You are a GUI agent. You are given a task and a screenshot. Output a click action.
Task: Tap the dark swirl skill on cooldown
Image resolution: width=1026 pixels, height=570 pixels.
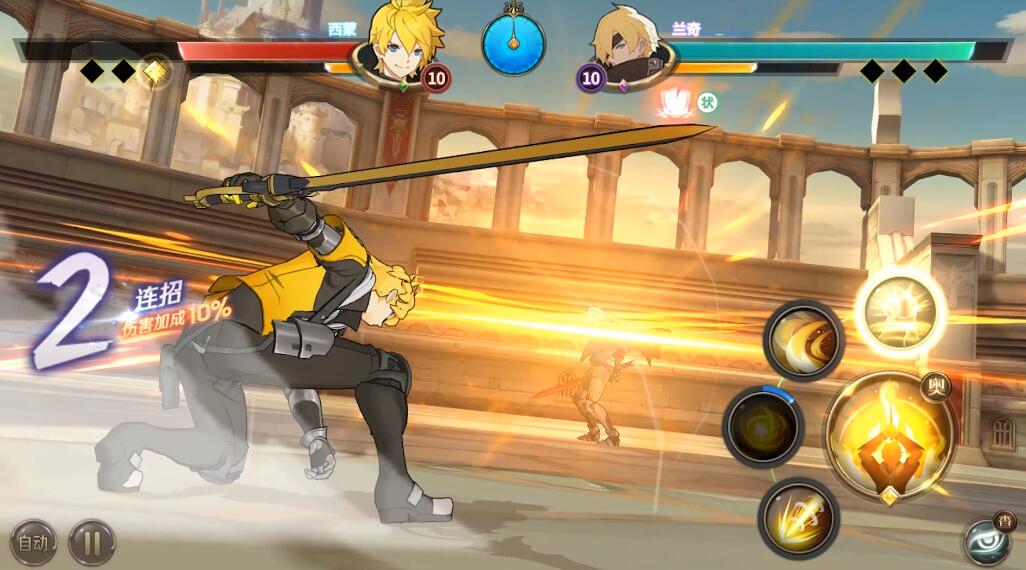pyautogui.click(x=762, y=426)
